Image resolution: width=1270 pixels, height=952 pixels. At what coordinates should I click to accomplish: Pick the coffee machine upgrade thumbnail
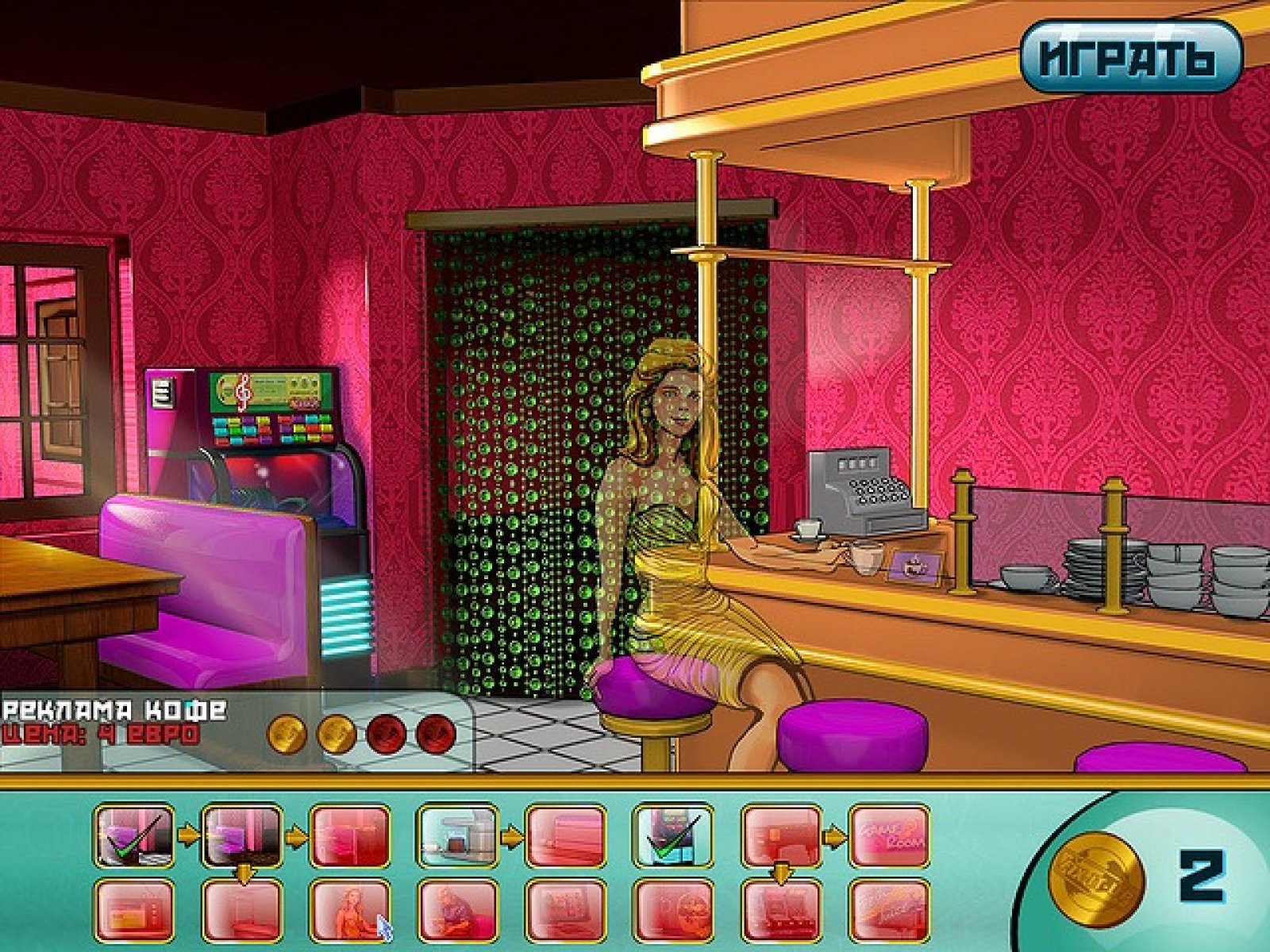(x=457, y=835)
